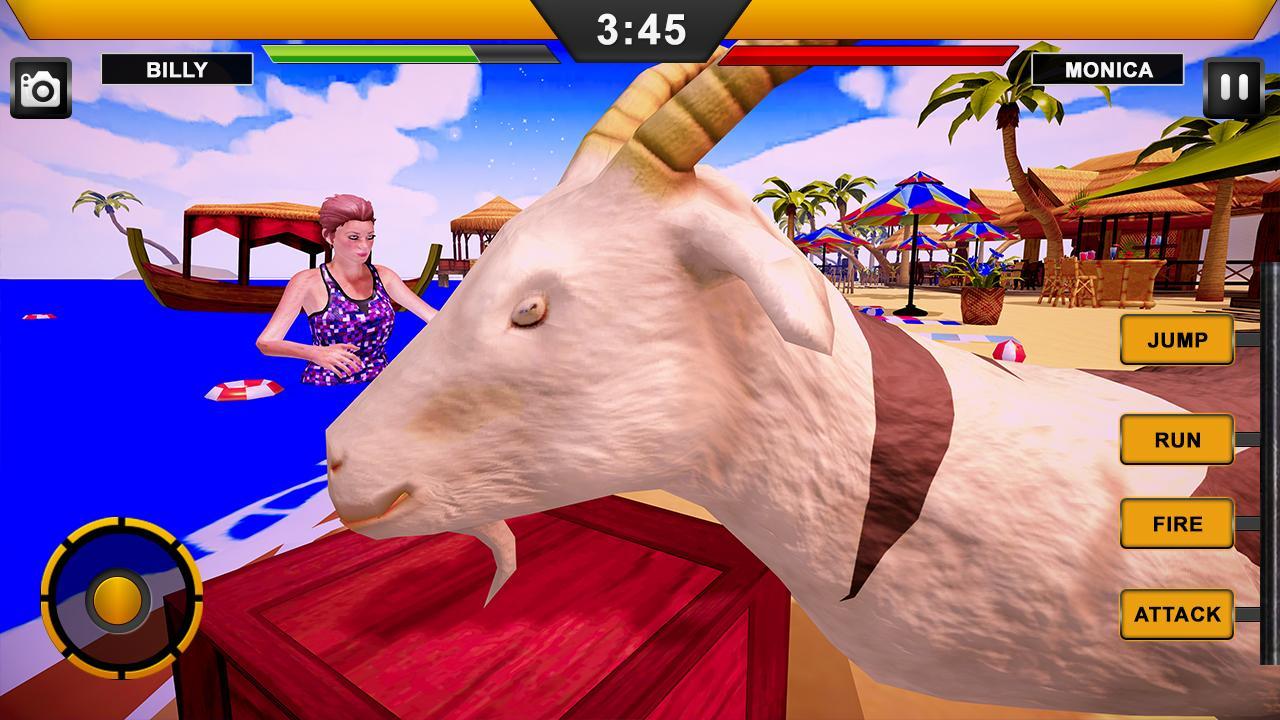Tap the RUN button
This screenshot has width=1280, height=720.
point(1177,440)
